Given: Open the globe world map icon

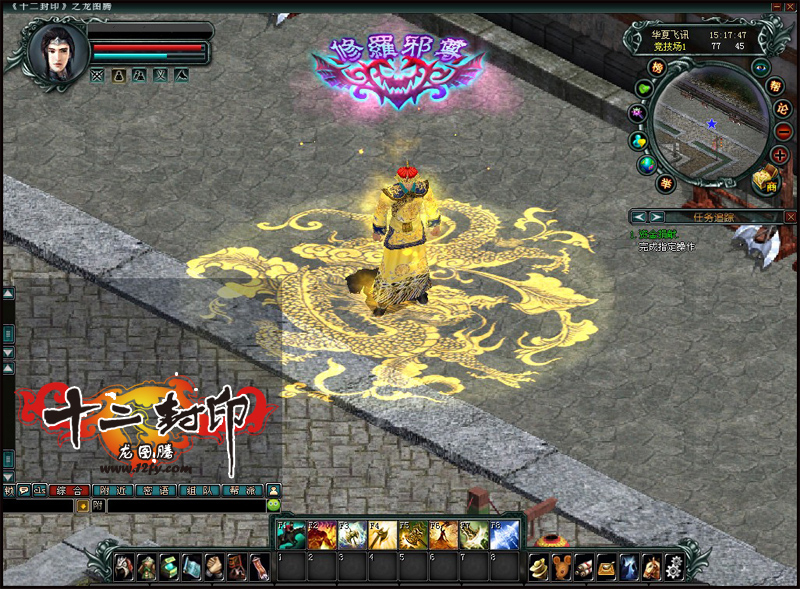Looking at the screenshot, I should point(645,165).
